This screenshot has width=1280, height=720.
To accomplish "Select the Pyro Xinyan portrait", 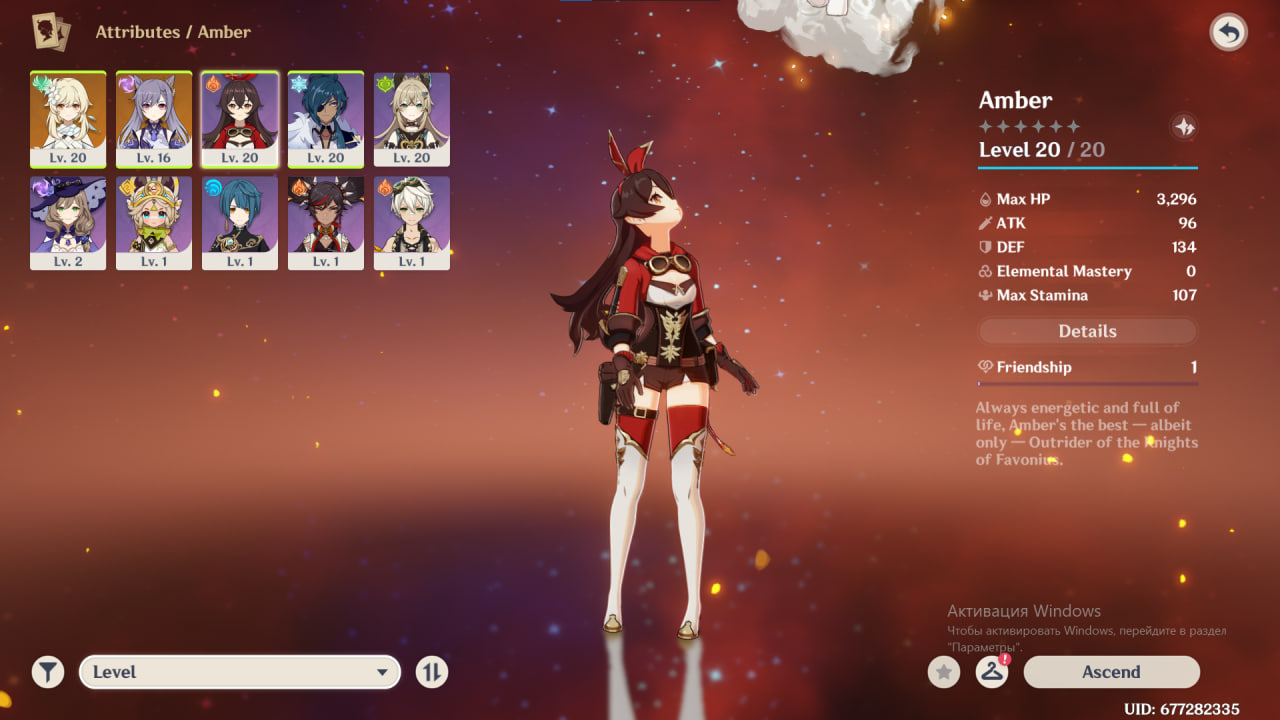I will [x=326, y=223].
